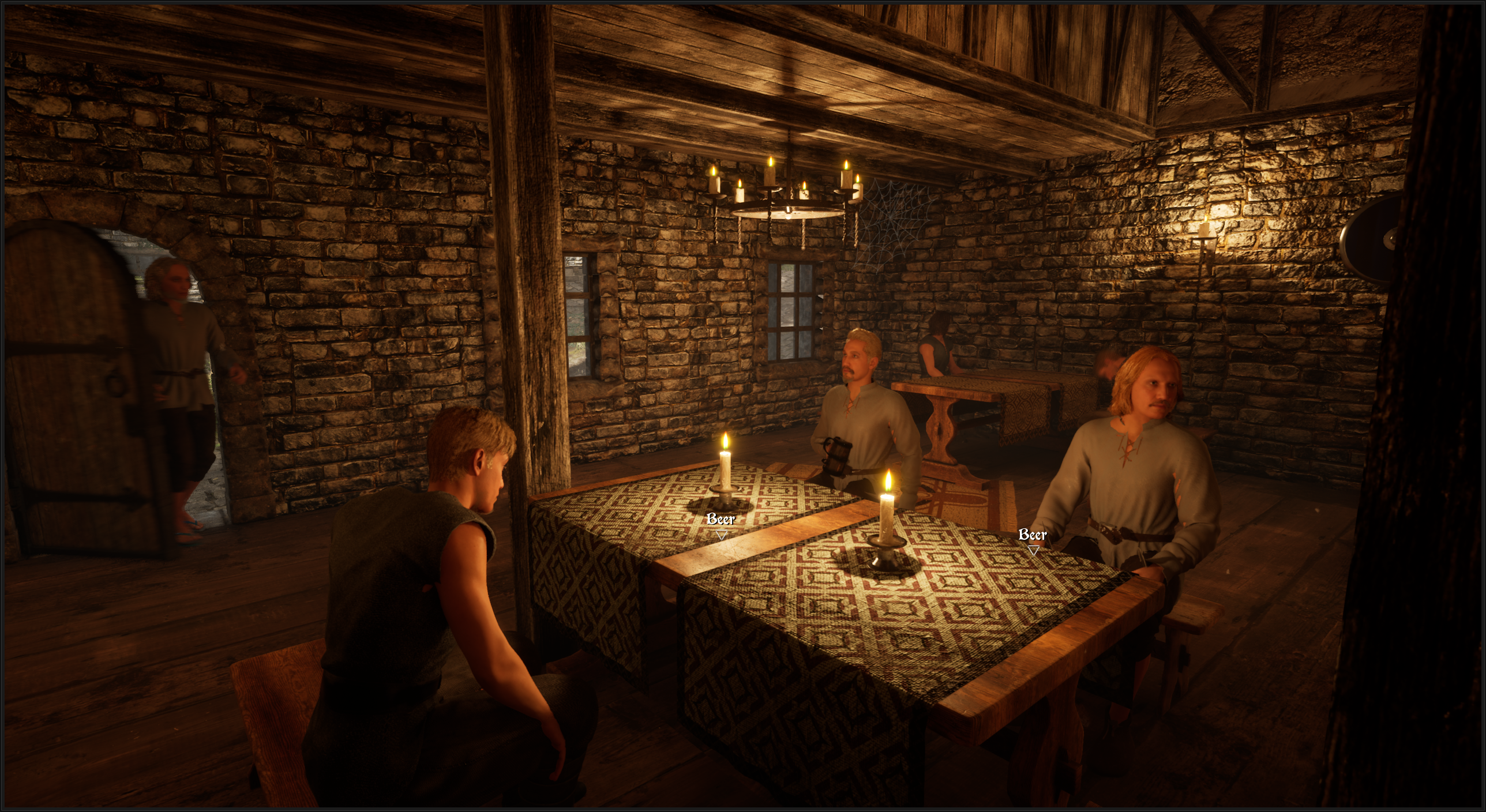
Task: Expand the triangle under the left Beer label
Action: (x=721, y=535)
